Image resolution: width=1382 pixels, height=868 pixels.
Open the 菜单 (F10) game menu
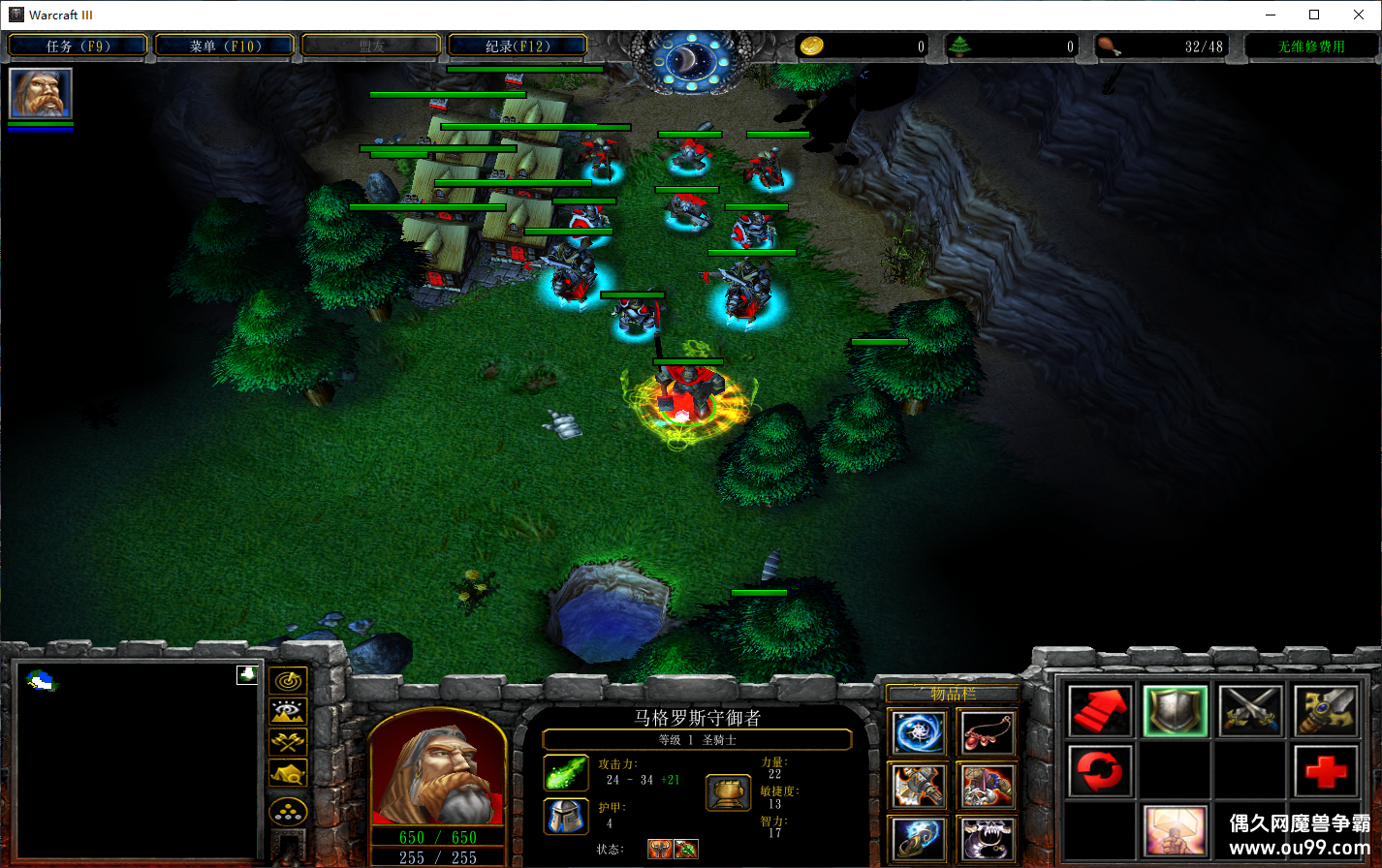[x=224, y=46]
